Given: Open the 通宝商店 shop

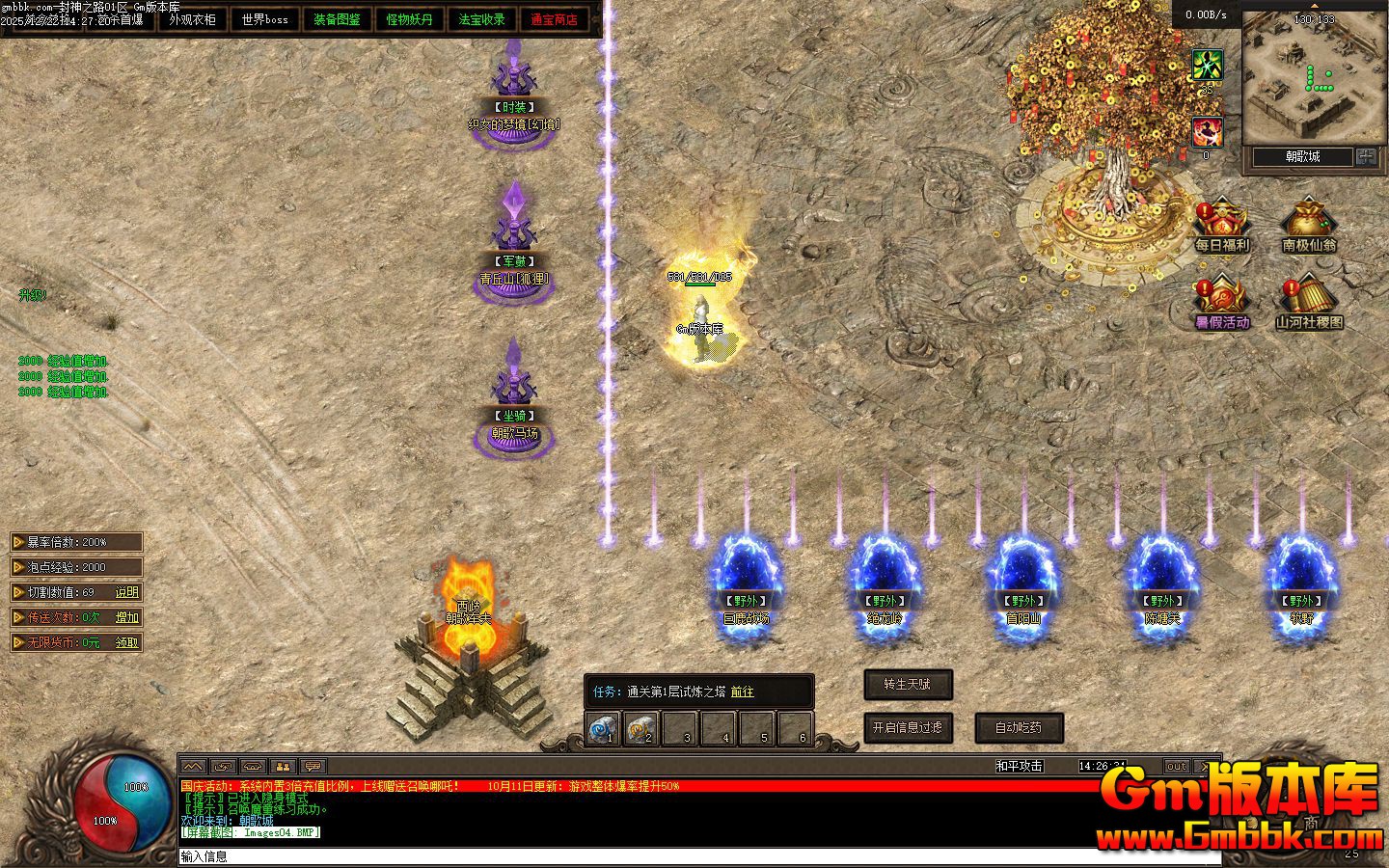Looking at the screenshot, I should [554, 19].
